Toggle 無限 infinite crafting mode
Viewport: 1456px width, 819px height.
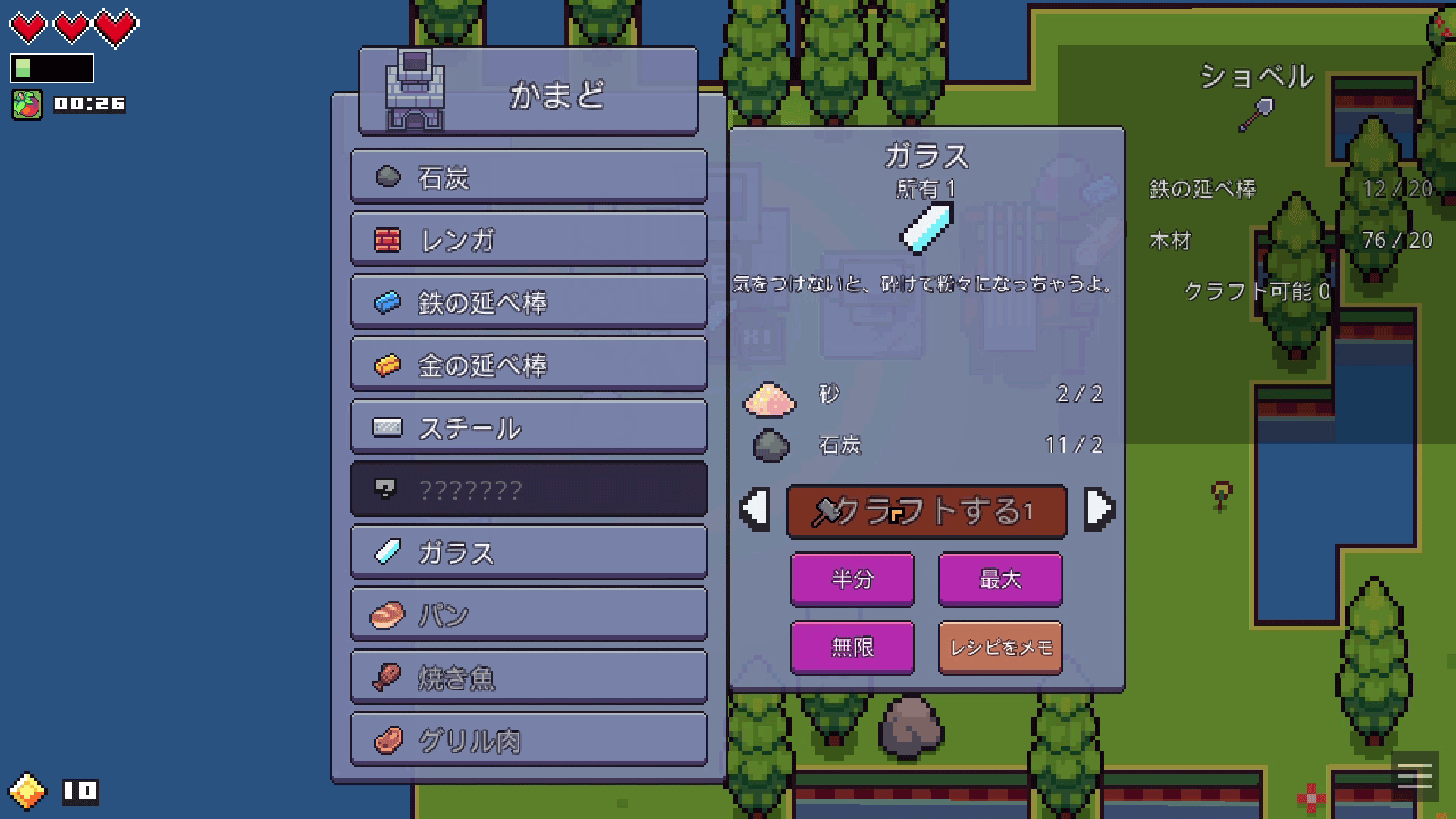852,647
